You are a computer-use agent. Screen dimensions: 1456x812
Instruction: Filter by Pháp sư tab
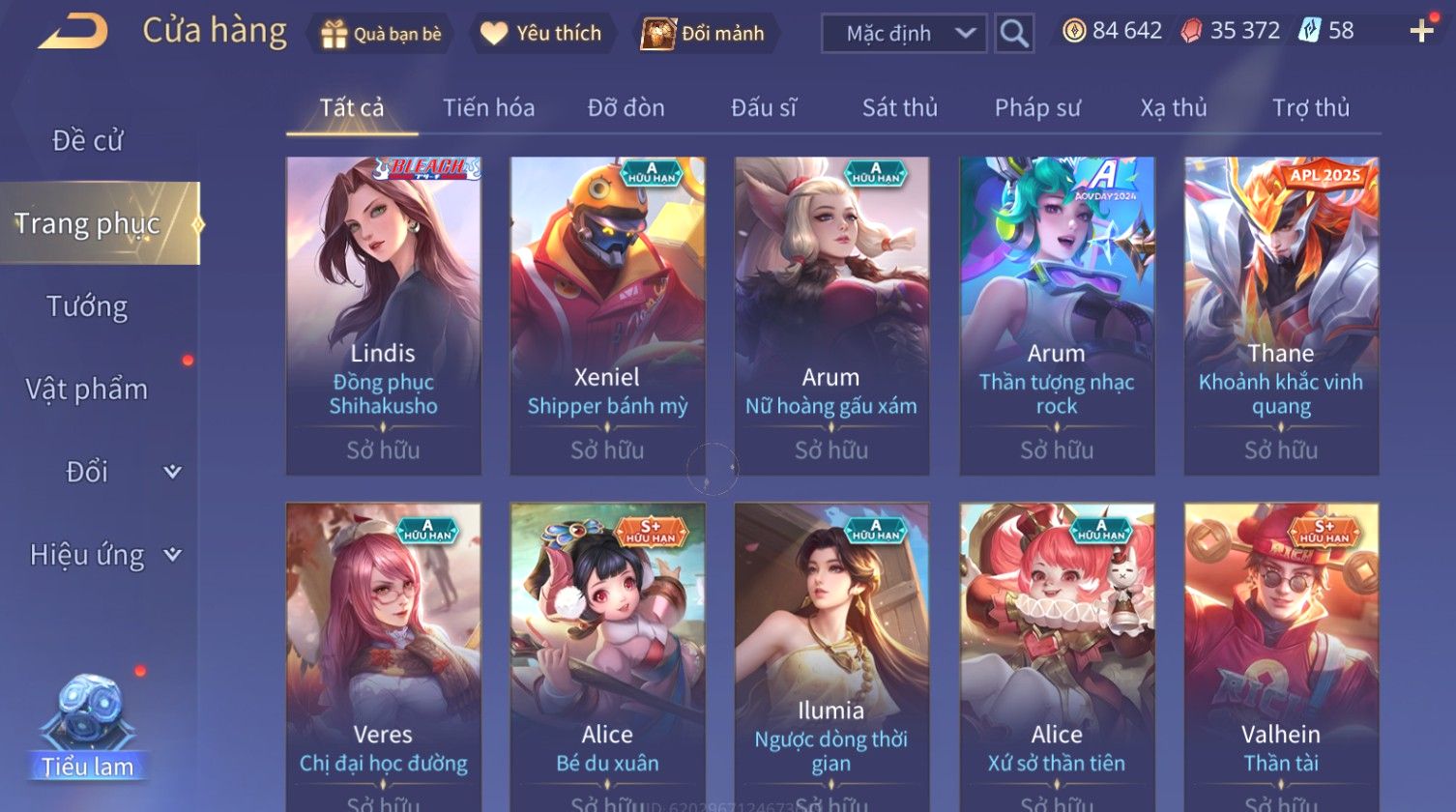[x=1037, y=108]
